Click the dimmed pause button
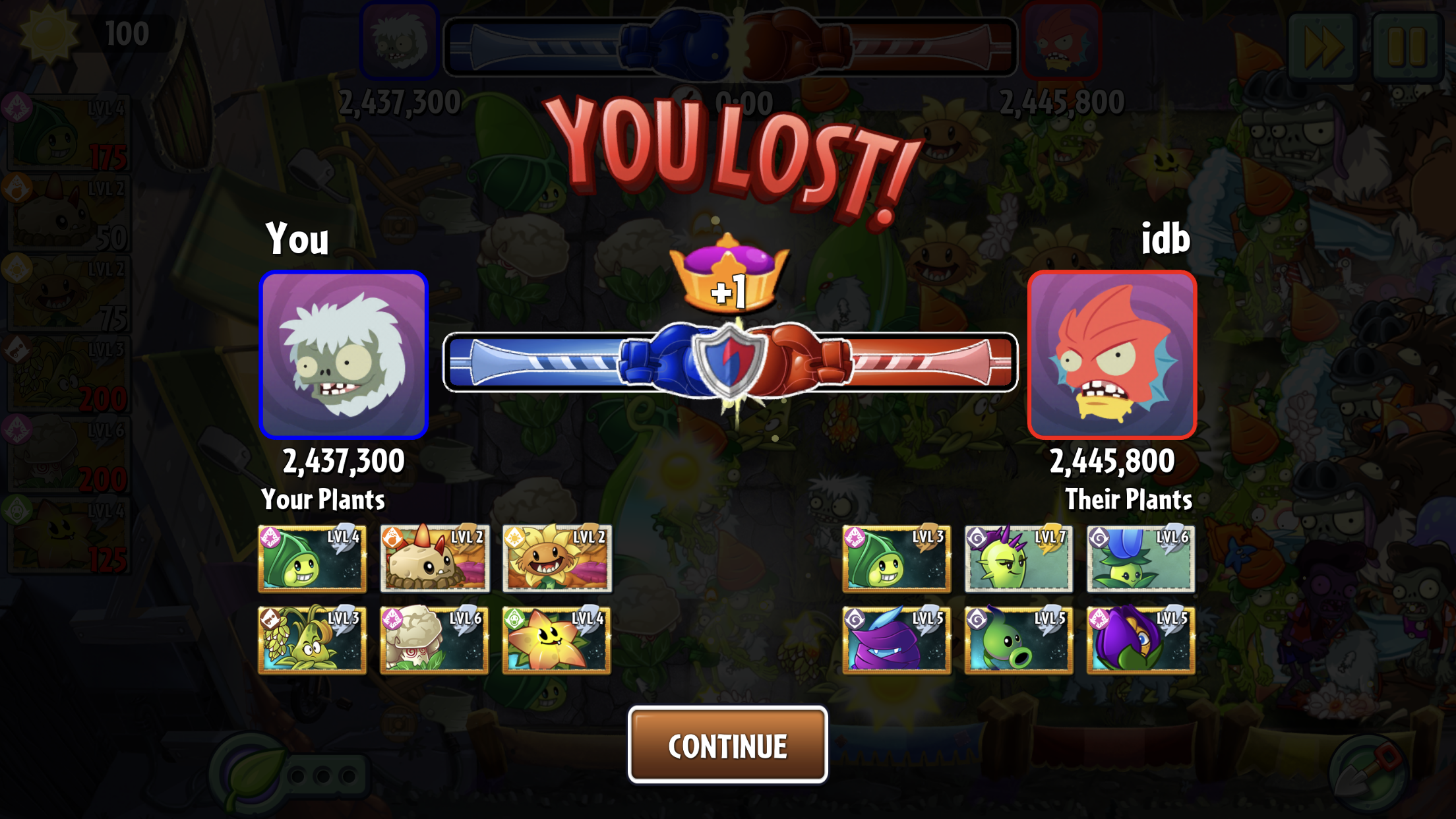Screen dimensions: 1456x819 coord(1408,46)
